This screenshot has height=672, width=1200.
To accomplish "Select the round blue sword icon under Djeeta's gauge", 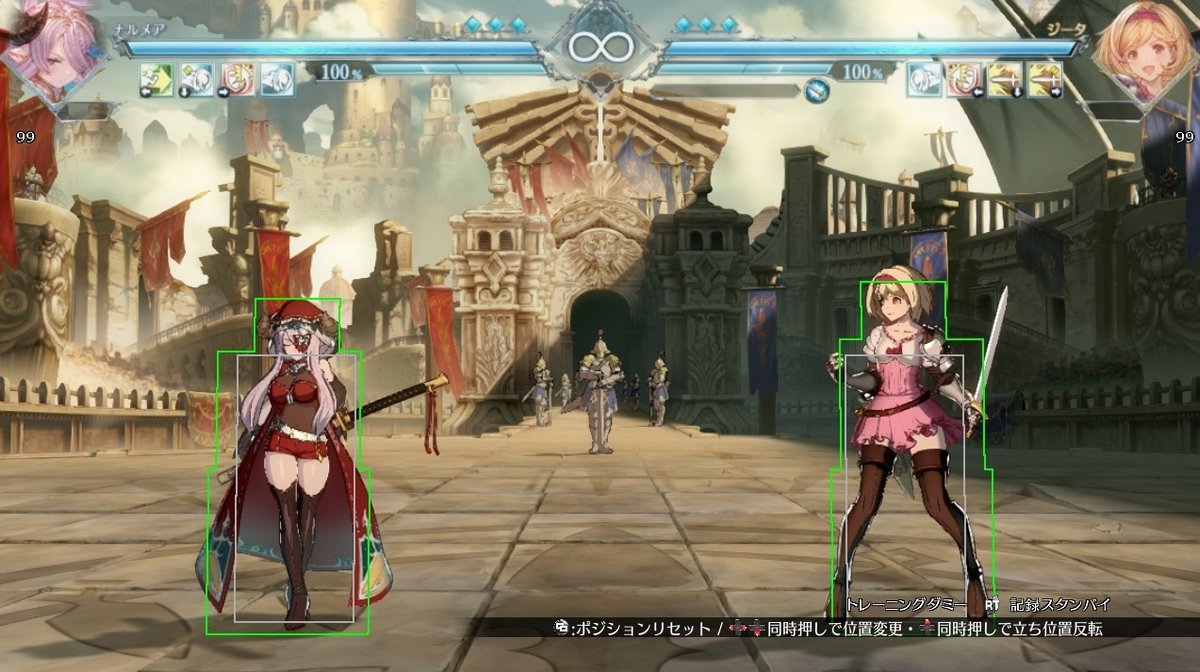I will (x=817, y=92).
